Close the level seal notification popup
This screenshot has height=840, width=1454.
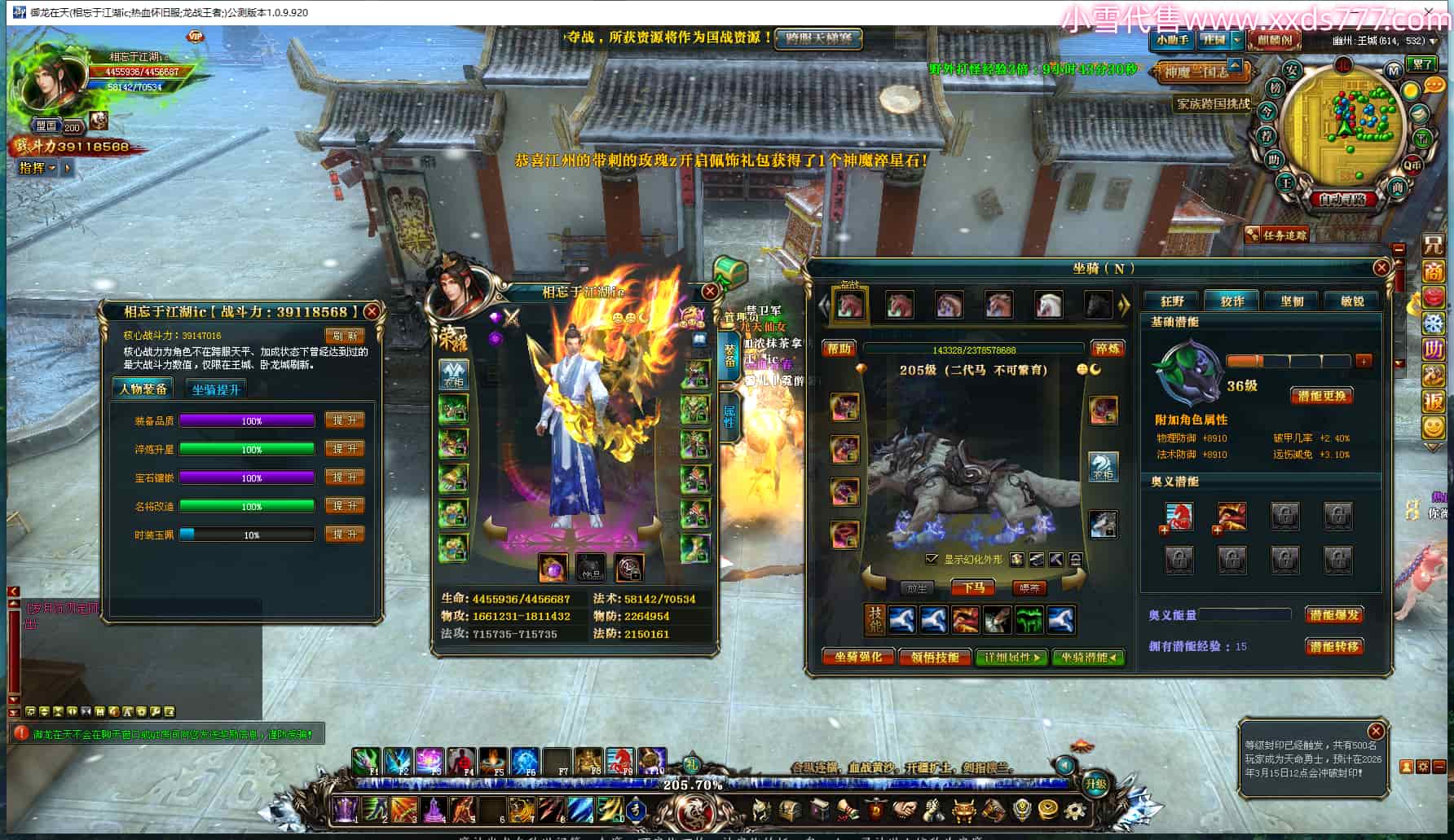(x=1376, y=731)
